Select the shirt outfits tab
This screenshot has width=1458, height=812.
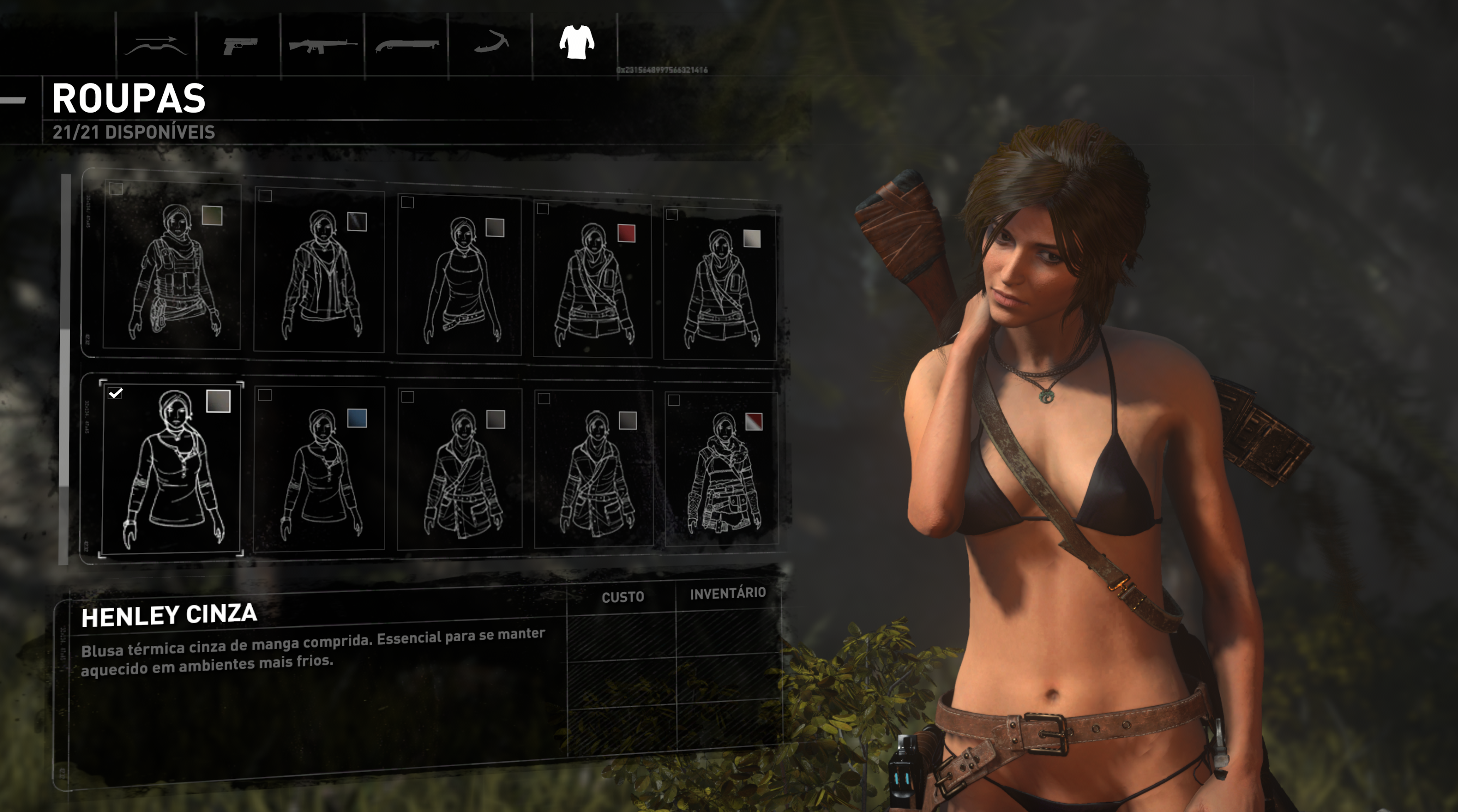coord(576,42)
